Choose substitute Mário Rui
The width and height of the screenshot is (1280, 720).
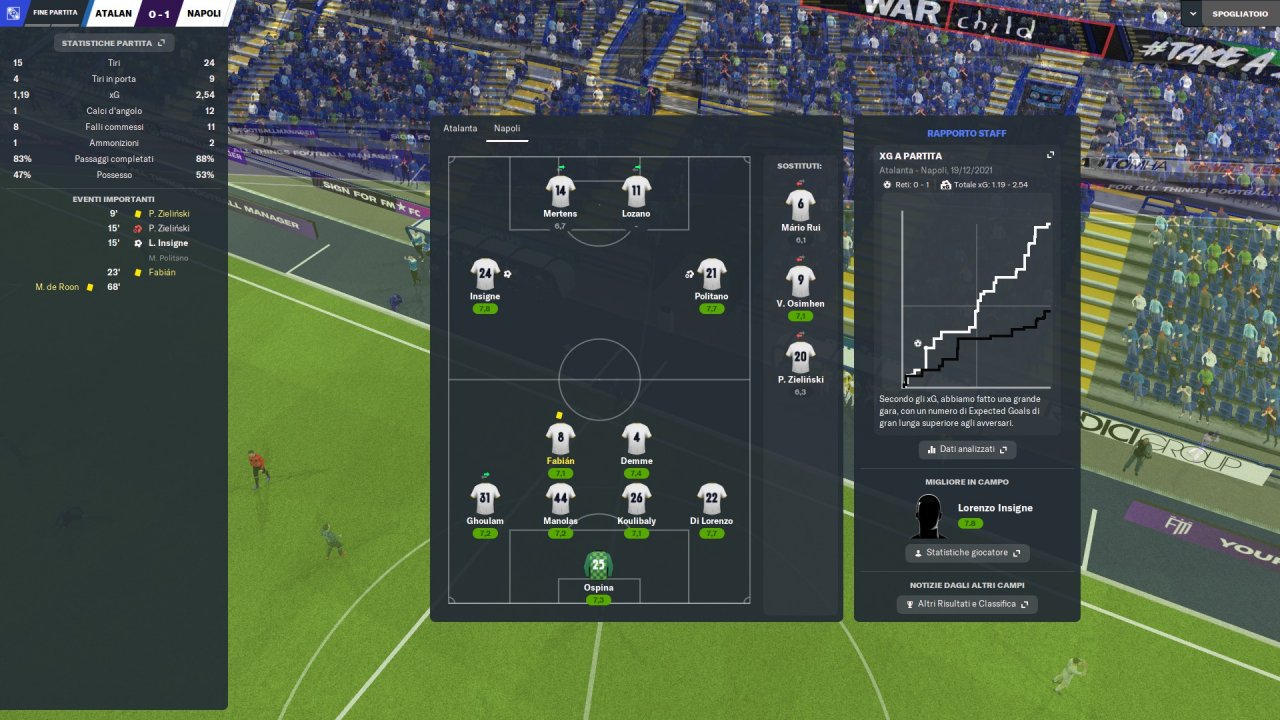(x=800, y=205)
